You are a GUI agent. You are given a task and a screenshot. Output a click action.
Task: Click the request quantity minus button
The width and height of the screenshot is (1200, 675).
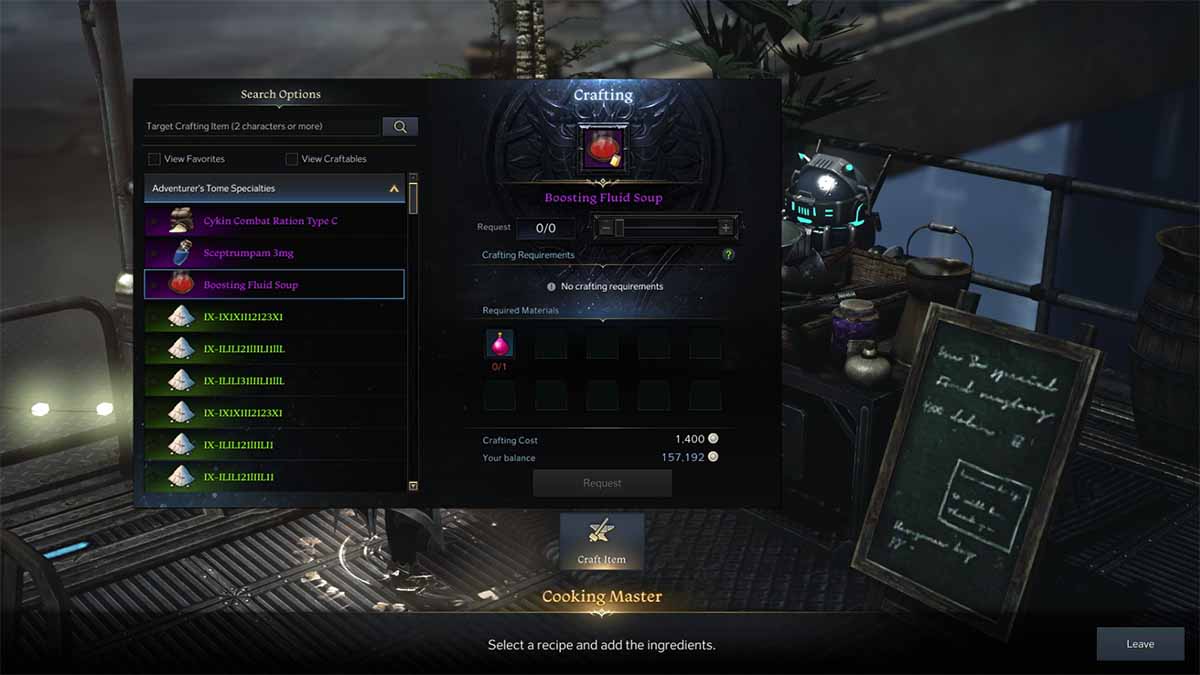(x=604, y=228)
